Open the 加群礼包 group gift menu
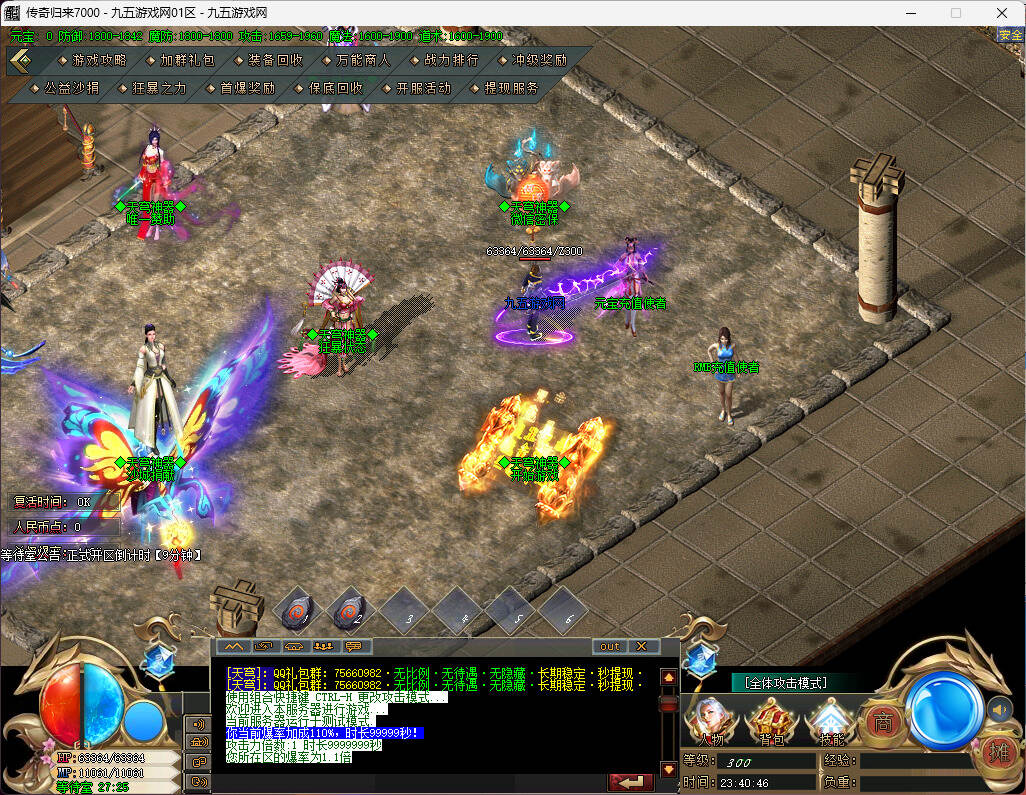This screenshot has width=1026, height=795. (186, 60)
